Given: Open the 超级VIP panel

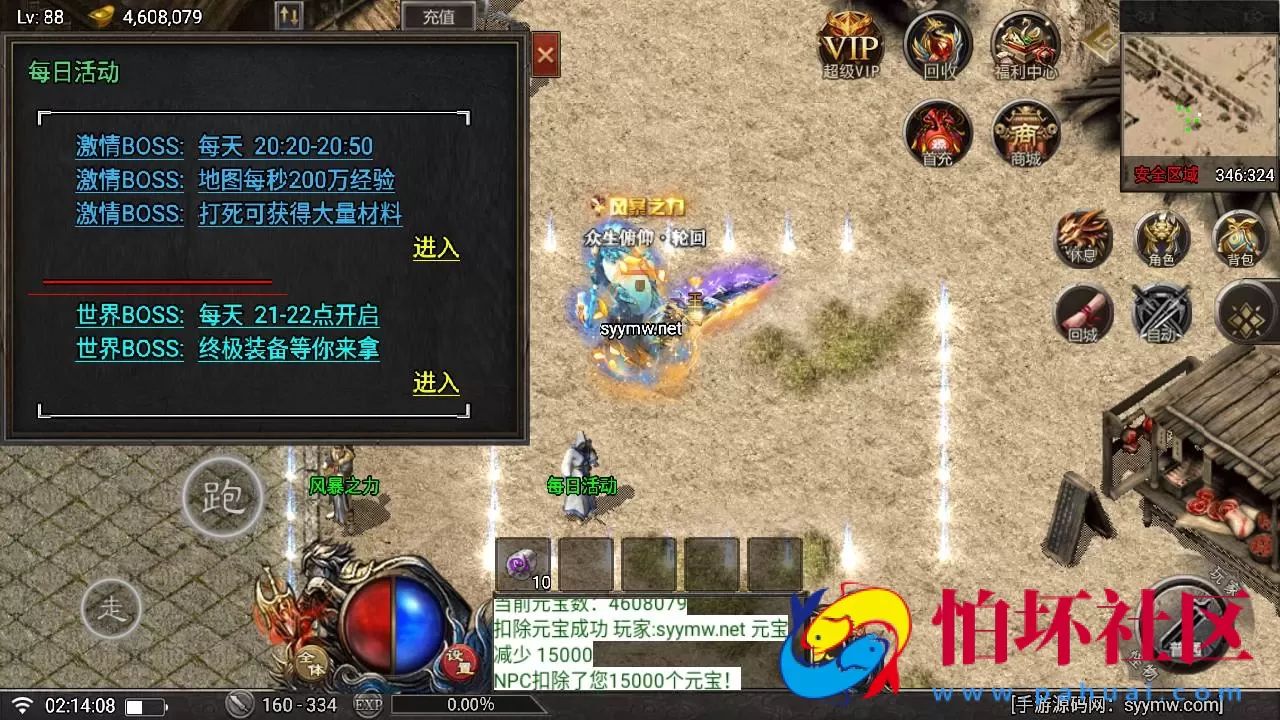Looking at the screenshot, I should pos(849,45).
